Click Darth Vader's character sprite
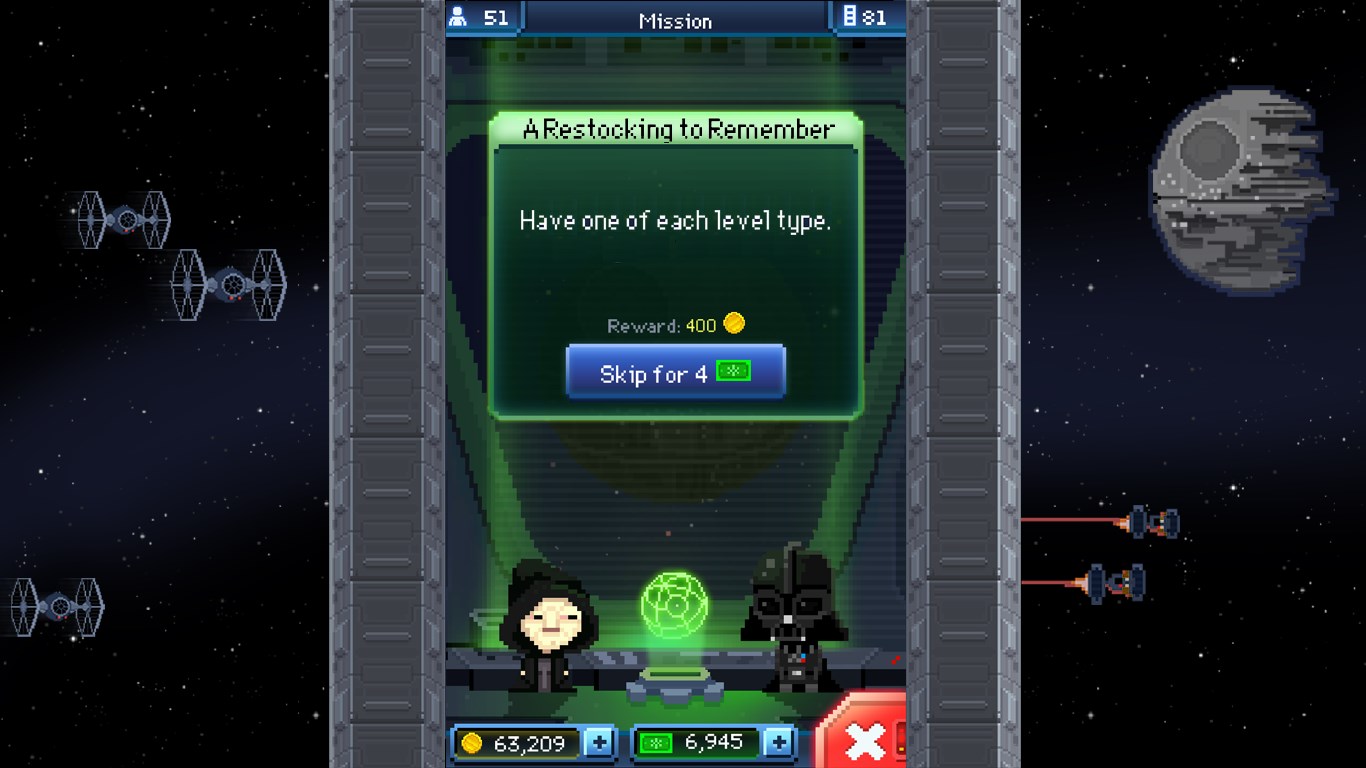The image size is (1366, 768). [793, 620]
